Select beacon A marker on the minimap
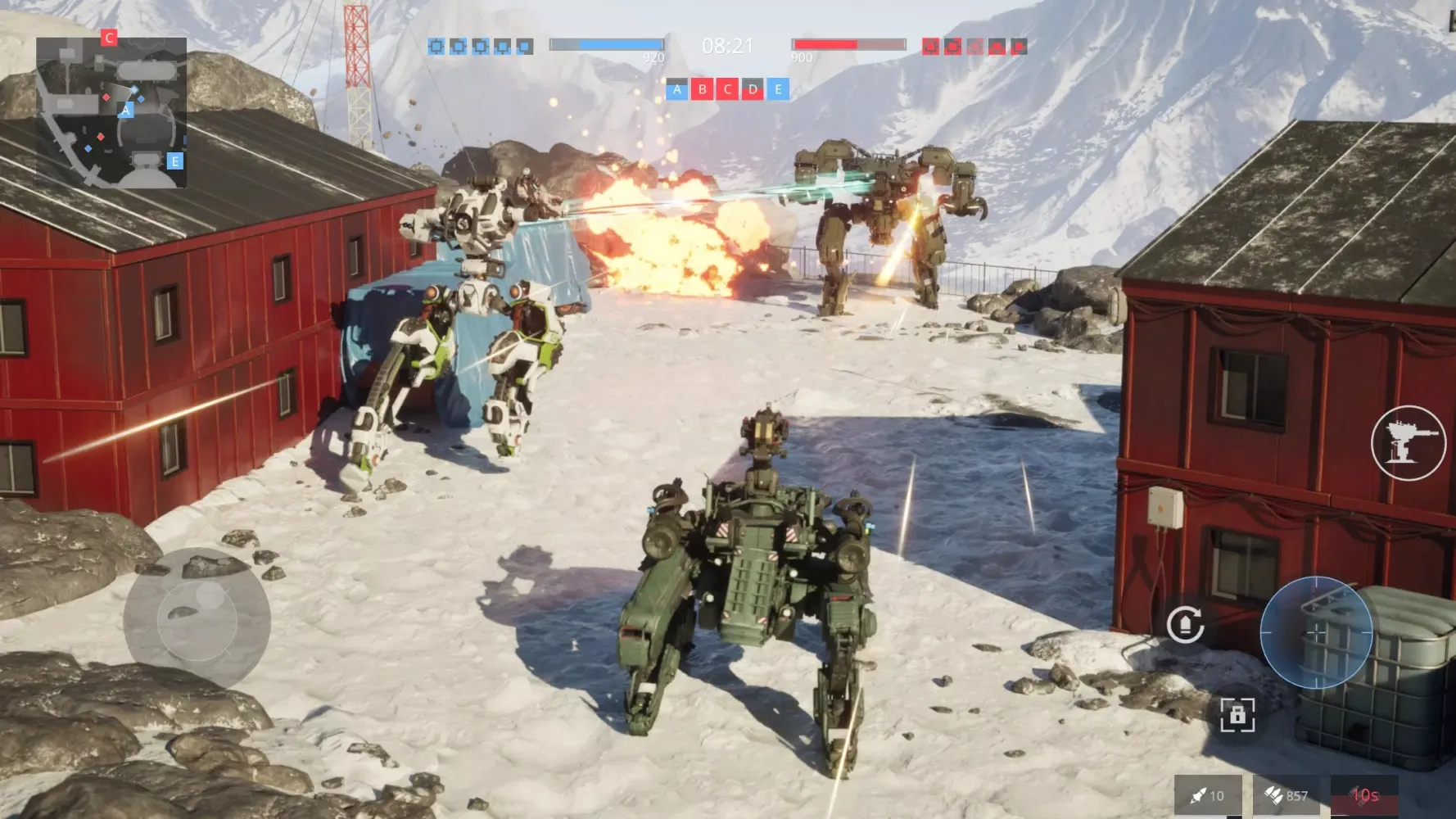The width and height of the screenshot is (1456, 819). click(126, 109)
